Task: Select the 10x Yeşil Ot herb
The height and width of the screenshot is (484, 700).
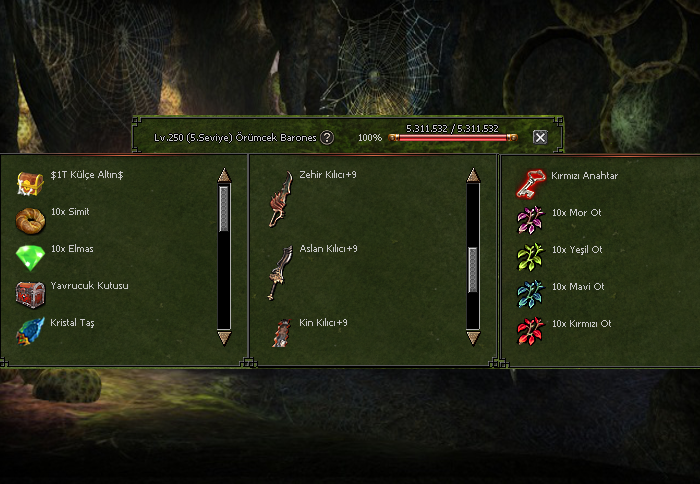Action: 529,256
